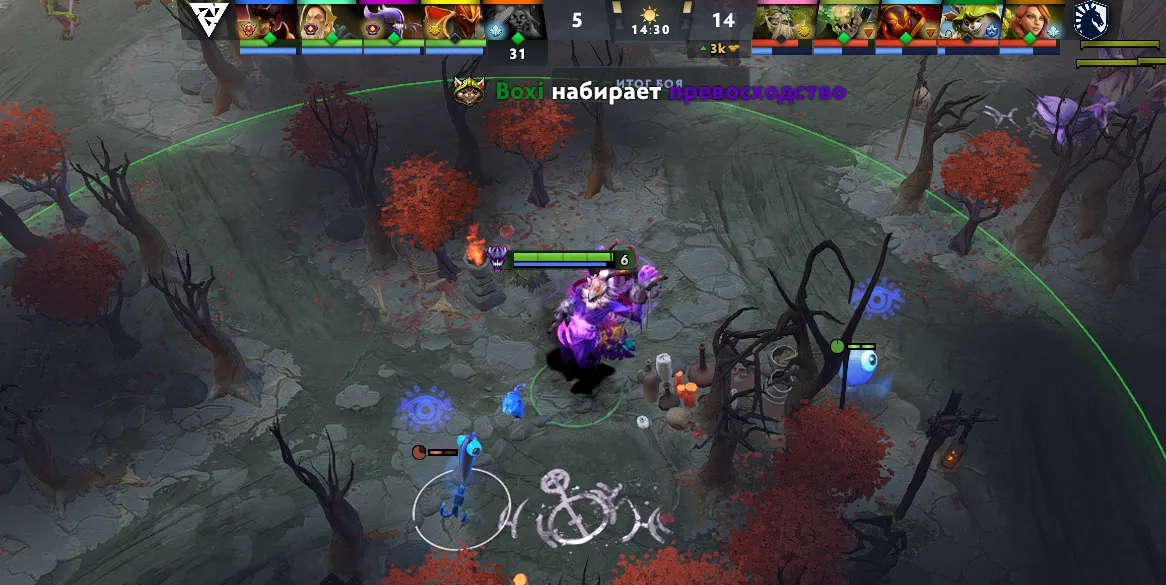Choose the bearded hooded hero portrait
Viewport: 1166px width, 585px height.
[x=329, y=20]
